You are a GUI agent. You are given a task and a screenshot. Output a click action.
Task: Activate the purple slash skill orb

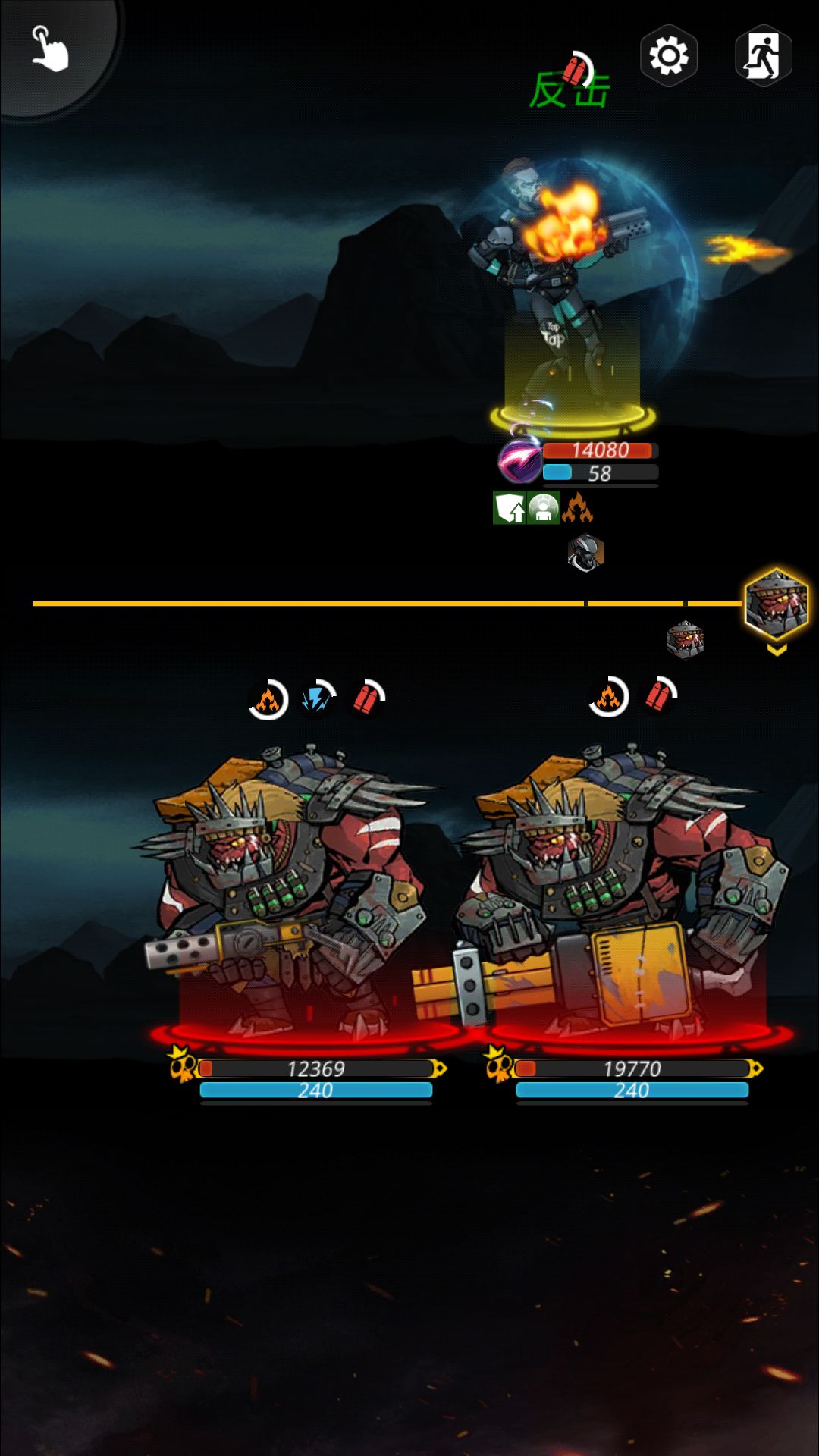click(x=520, y=460)
